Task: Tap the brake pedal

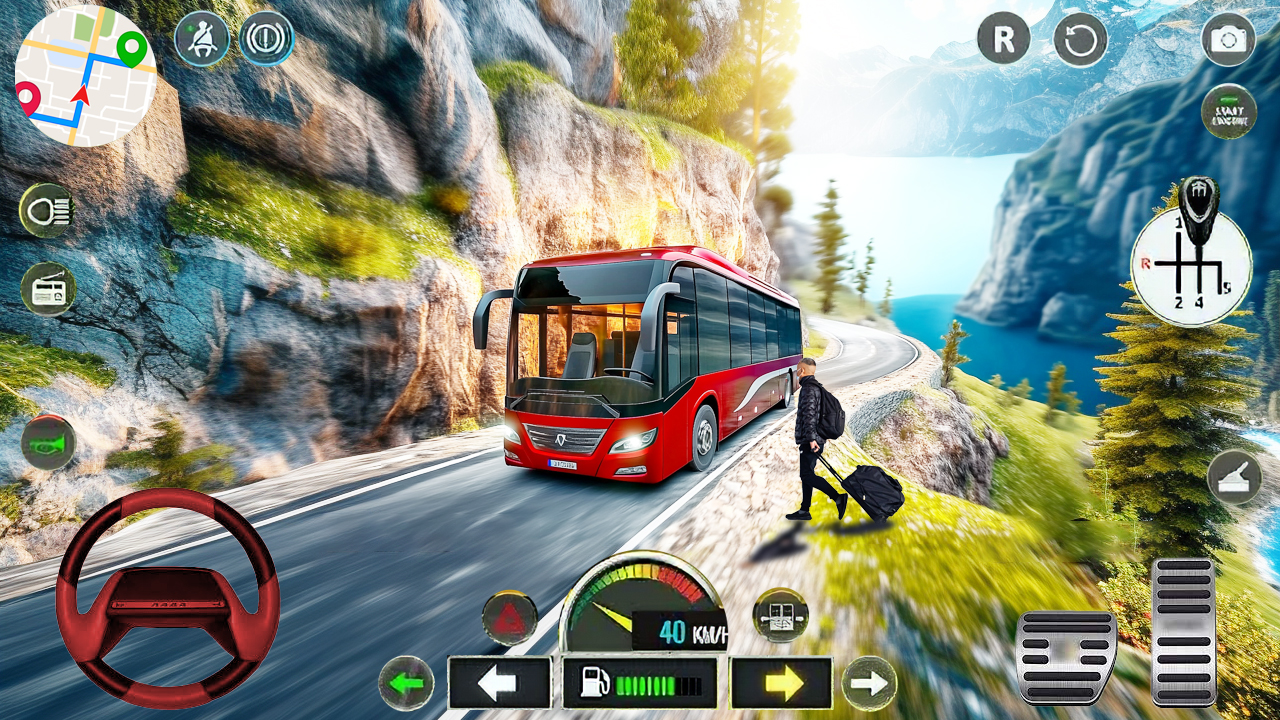Action: click(1066, 657)
